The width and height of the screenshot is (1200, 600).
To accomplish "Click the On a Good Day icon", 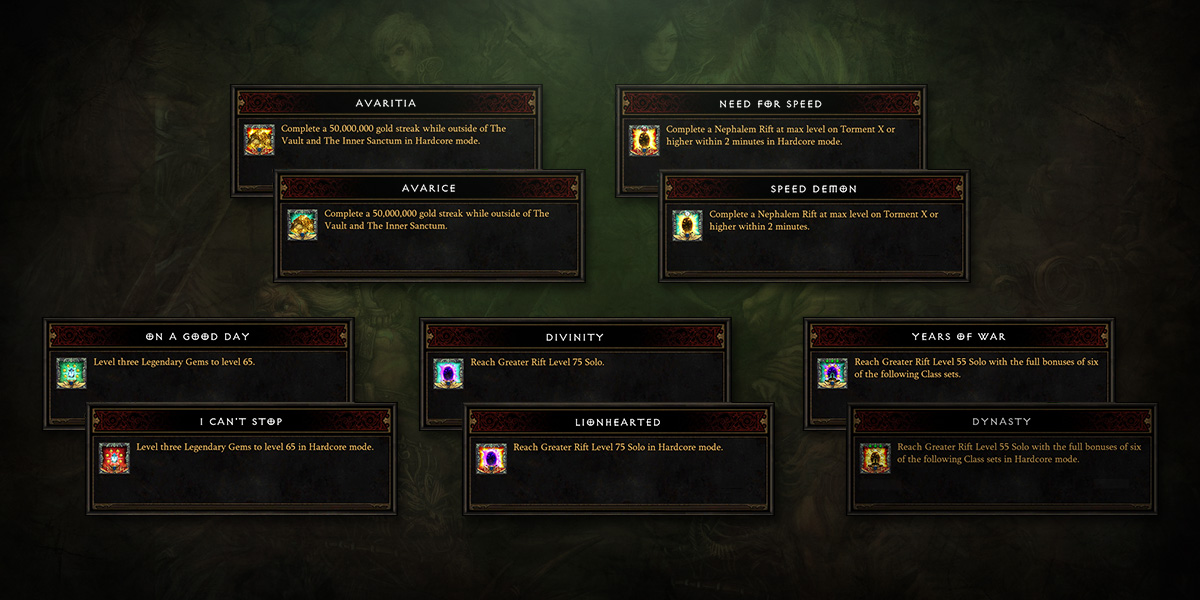I will point(71,373).
